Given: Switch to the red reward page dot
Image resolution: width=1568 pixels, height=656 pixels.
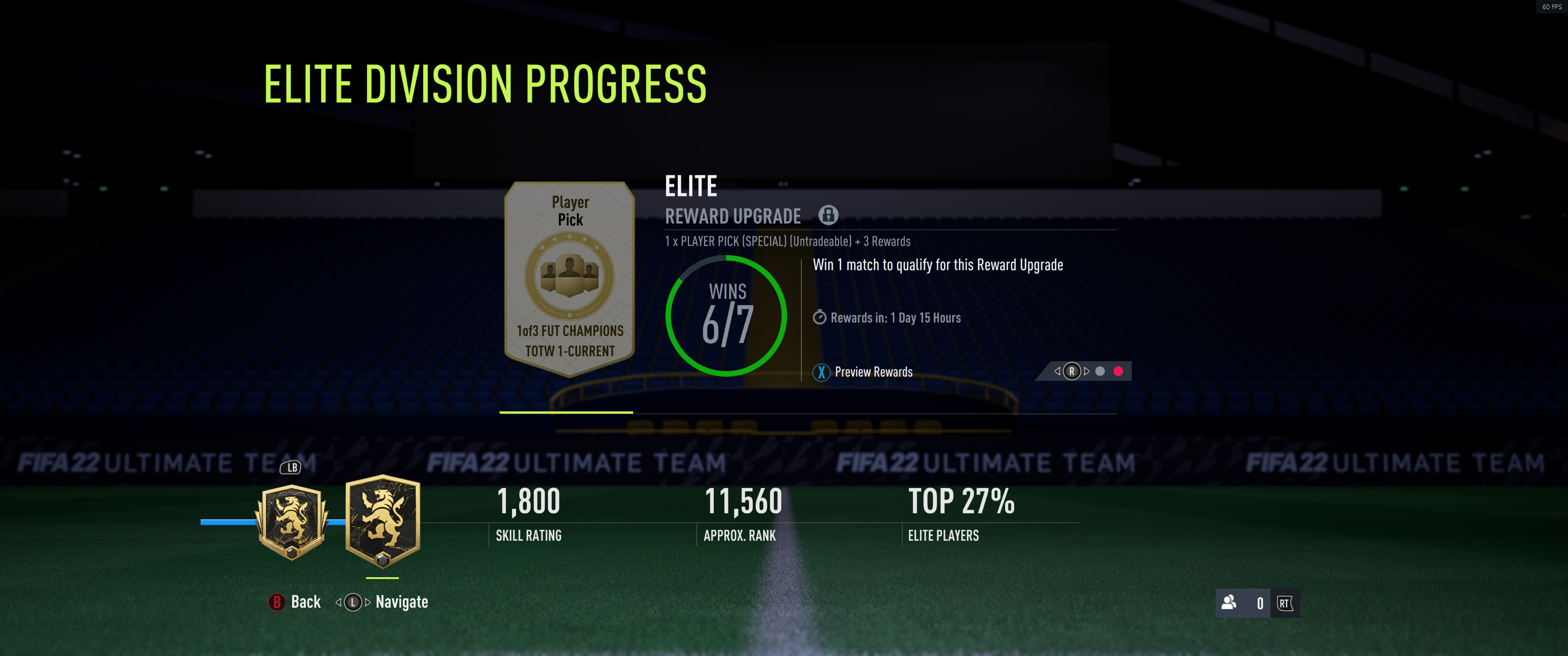Looking at the screenshot, I should (1118, 371).
